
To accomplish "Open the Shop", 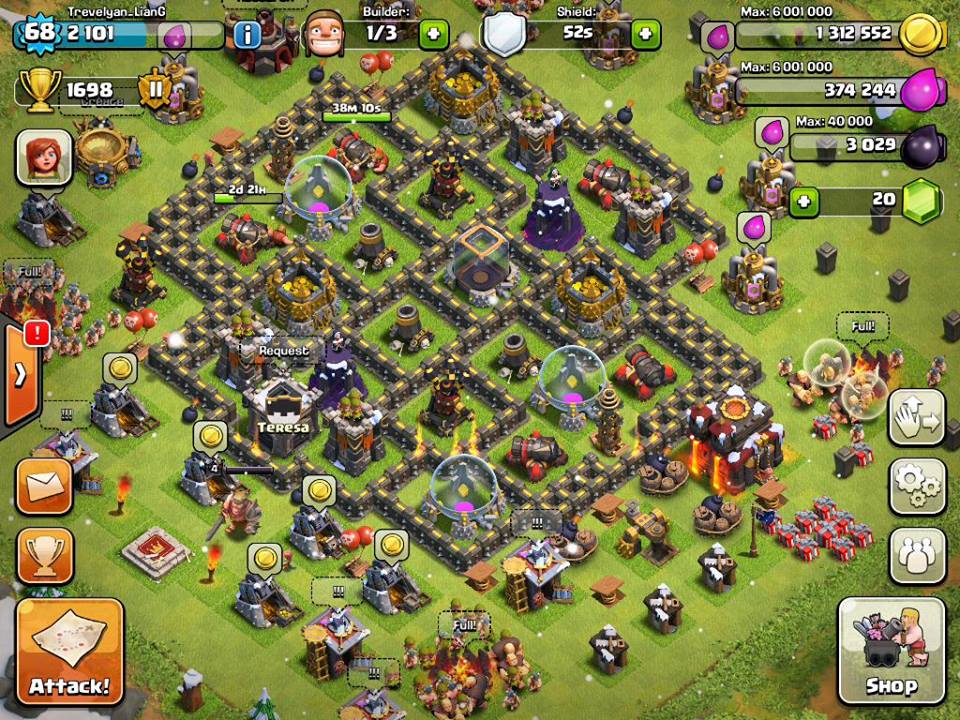I will tap(891, 651).
